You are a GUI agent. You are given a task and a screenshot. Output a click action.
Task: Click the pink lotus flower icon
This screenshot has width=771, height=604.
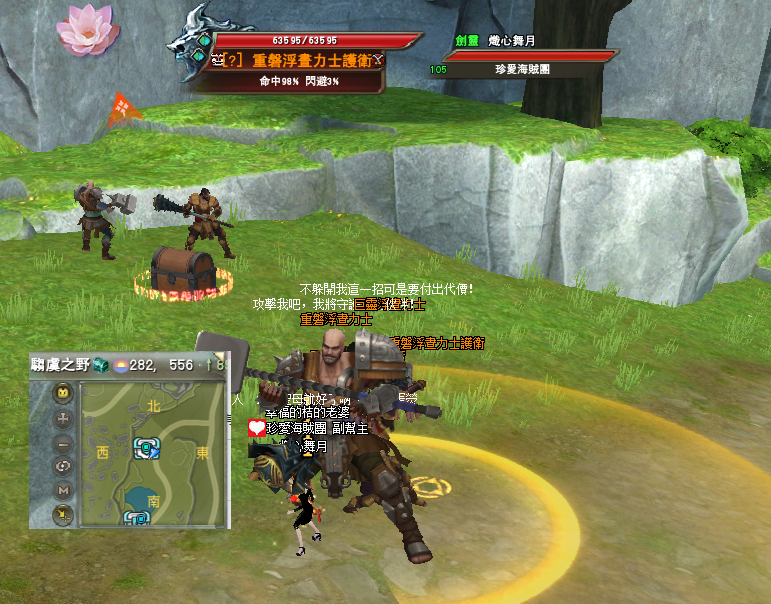click(87, 28)
